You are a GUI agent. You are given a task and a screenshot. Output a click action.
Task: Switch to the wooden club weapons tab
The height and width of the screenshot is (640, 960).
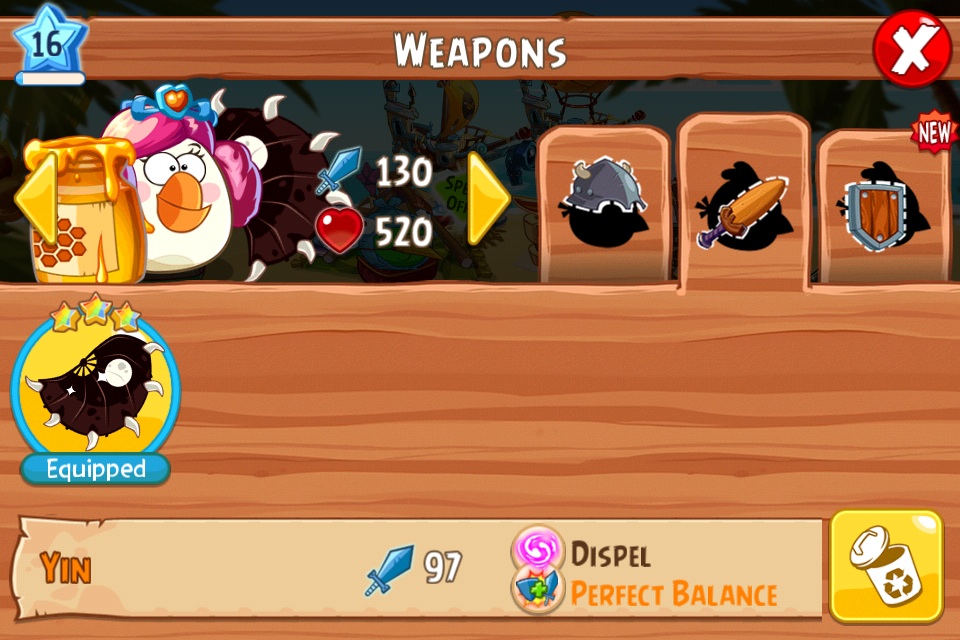coord(743,207)
